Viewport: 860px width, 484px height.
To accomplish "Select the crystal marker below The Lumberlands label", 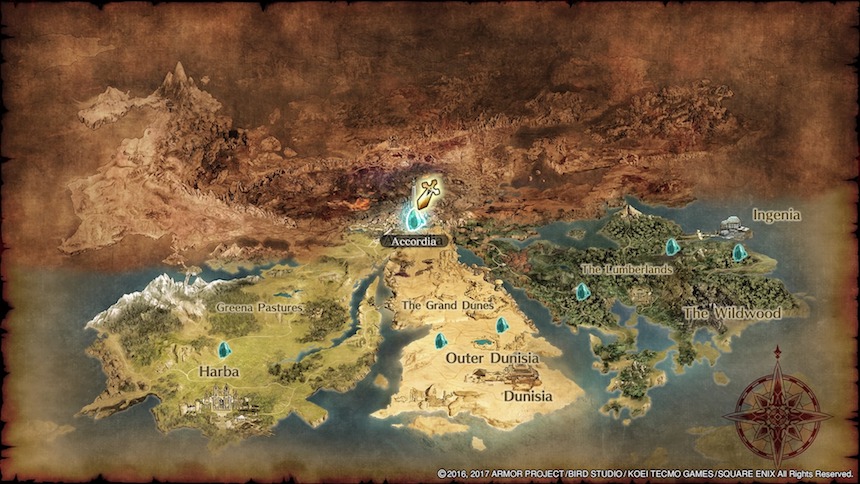I will coord(582,292).
